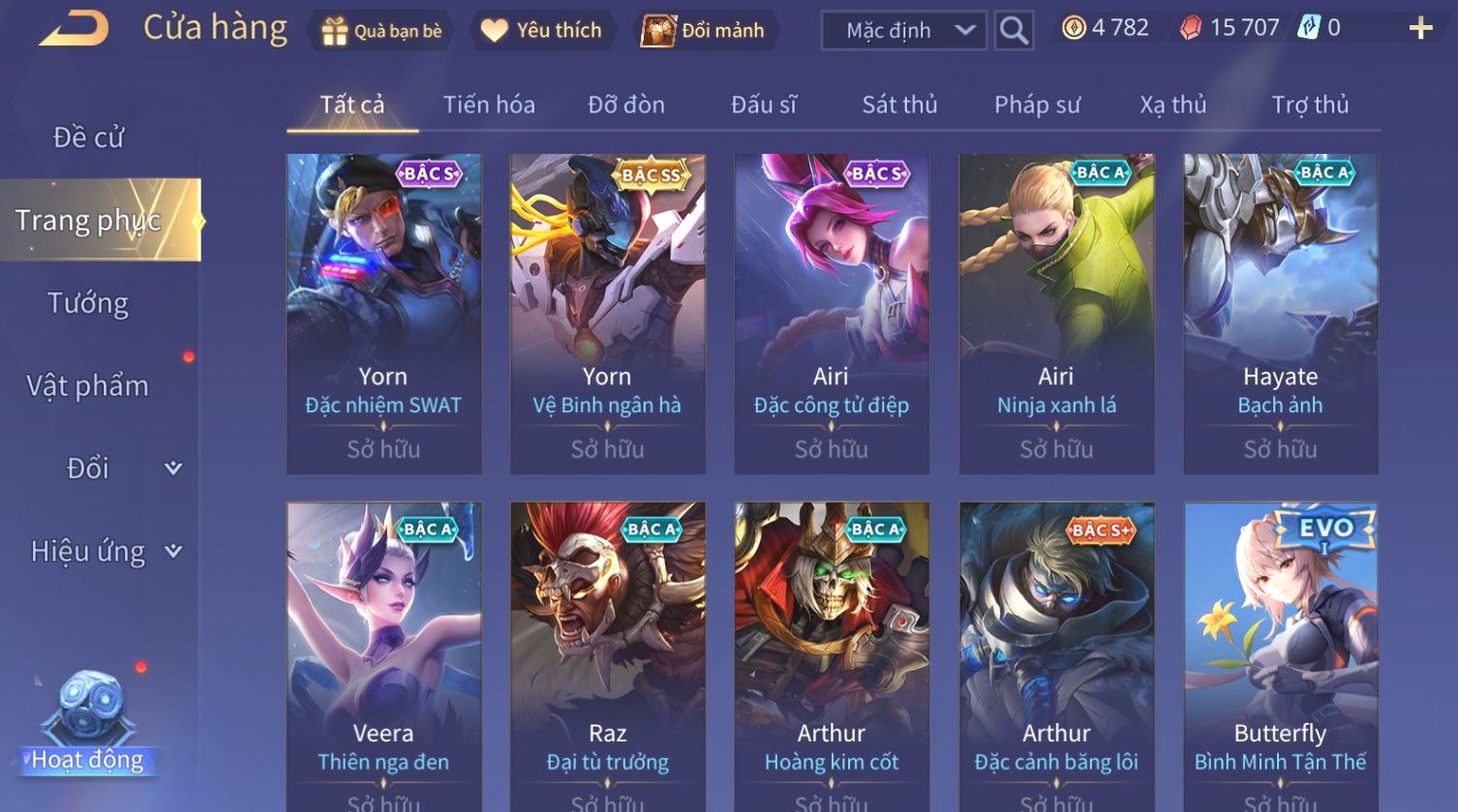Image resolution: width=1458 pixels, height=812 pixels.
Task: Open the Trợ thủ tab
Action: (x=1310, y=105)
